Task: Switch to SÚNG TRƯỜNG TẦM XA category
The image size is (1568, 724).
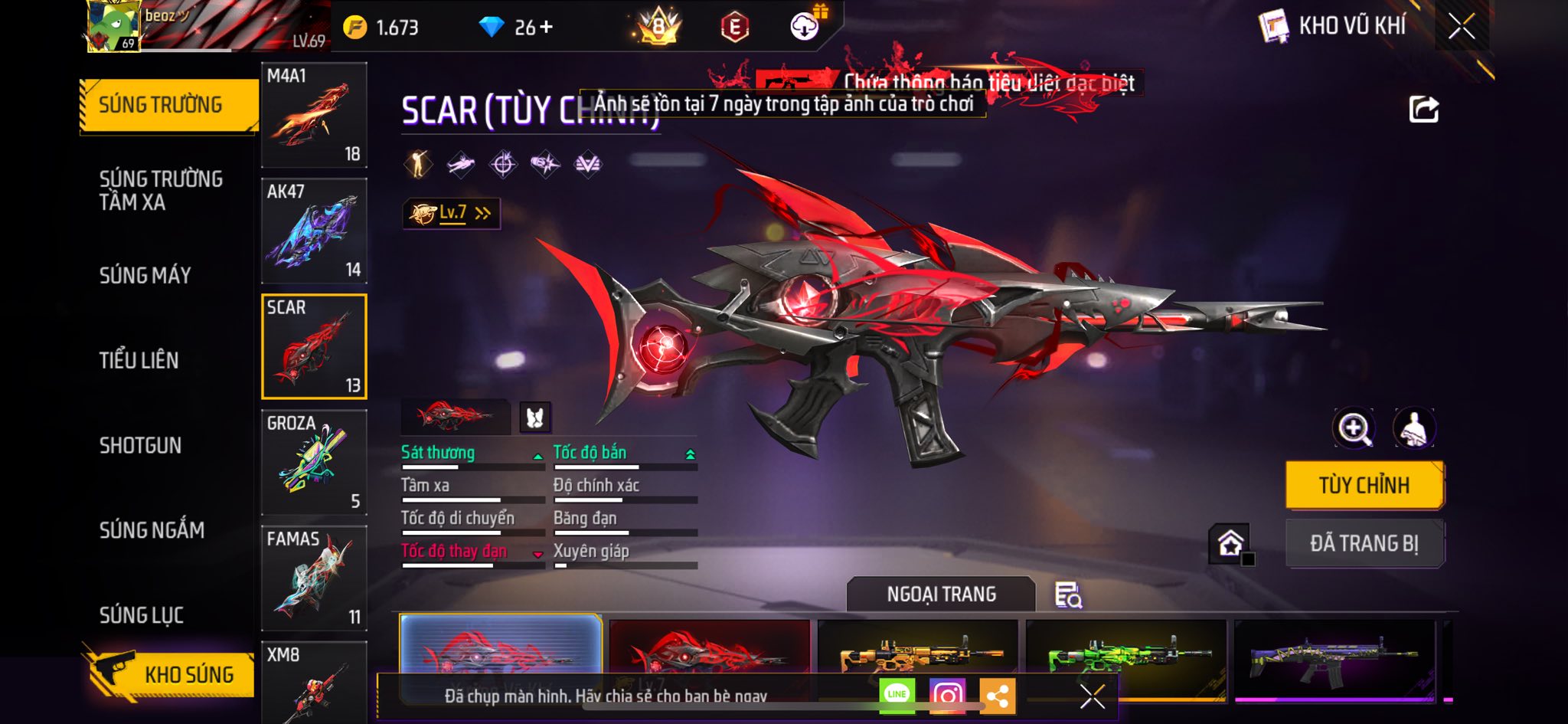Action: coord(161,190)
